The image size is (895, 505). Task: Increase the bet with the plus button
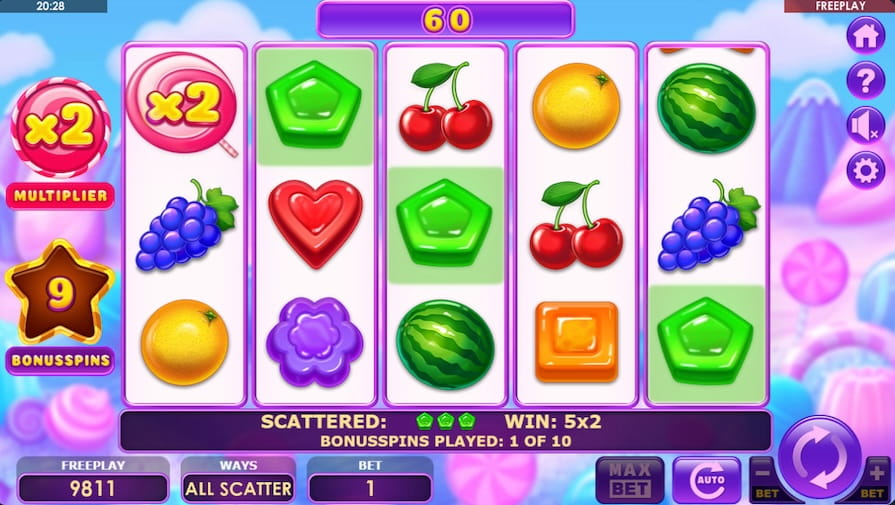click(x=877, y=473)
